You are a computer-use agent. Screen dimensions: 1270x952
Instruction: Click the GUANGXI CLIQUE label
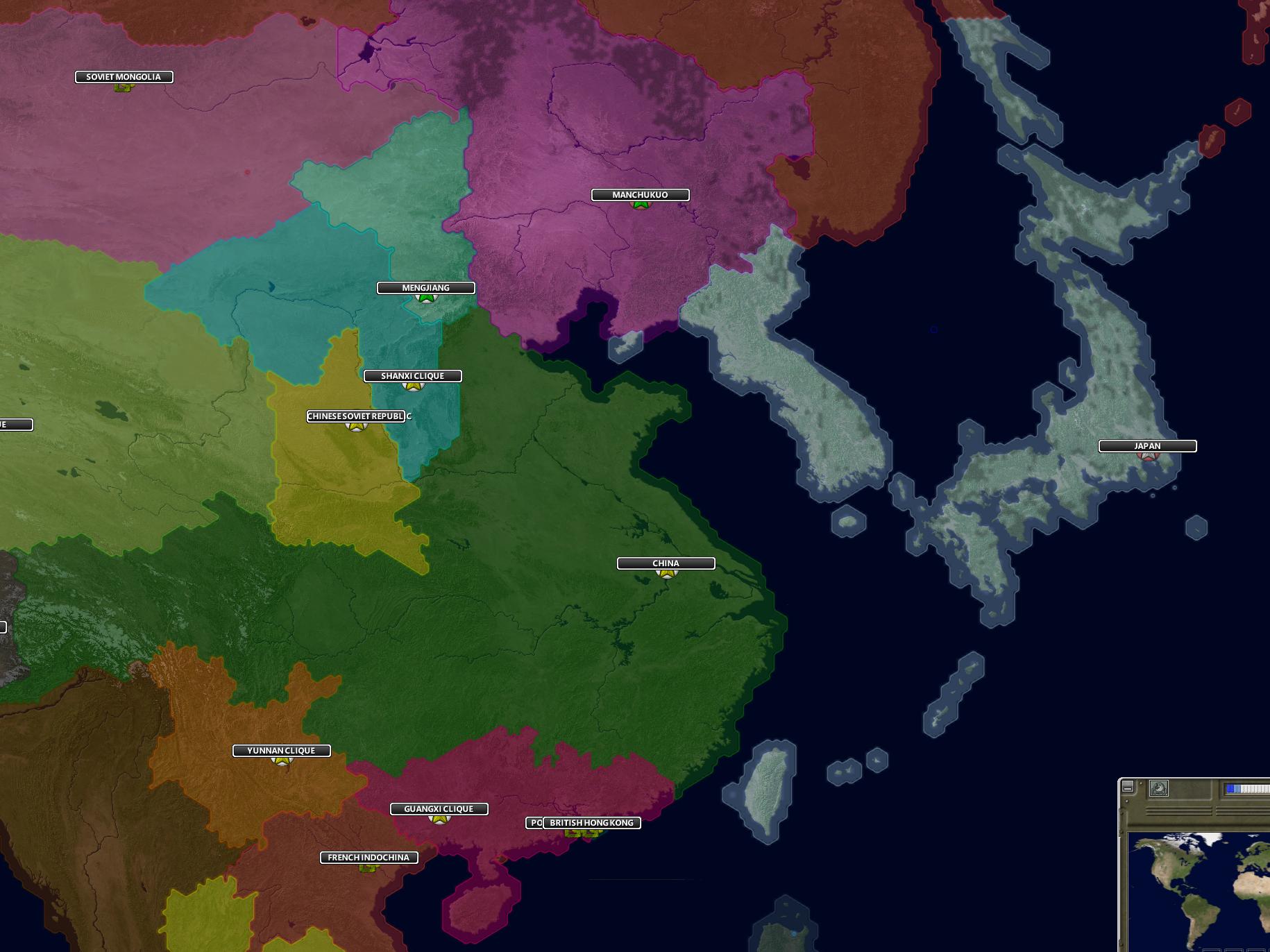439,808
